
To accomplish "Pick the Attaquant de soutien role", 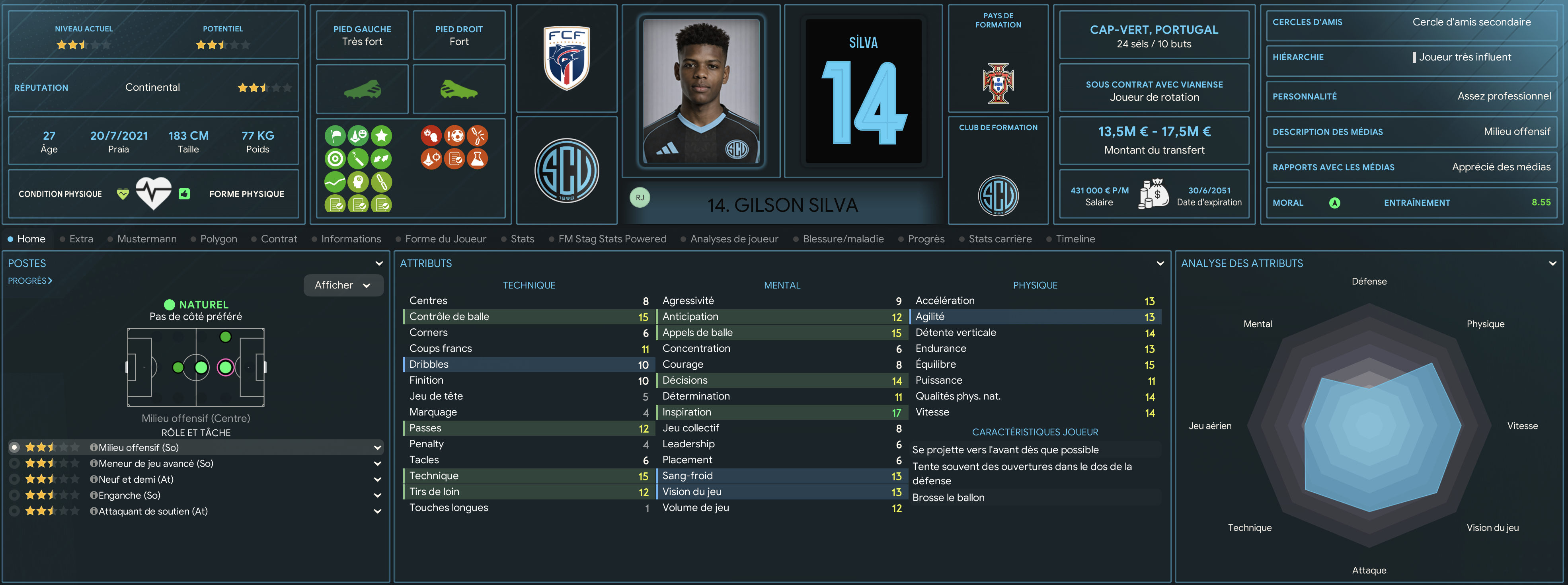I will [x=153, y=511].
